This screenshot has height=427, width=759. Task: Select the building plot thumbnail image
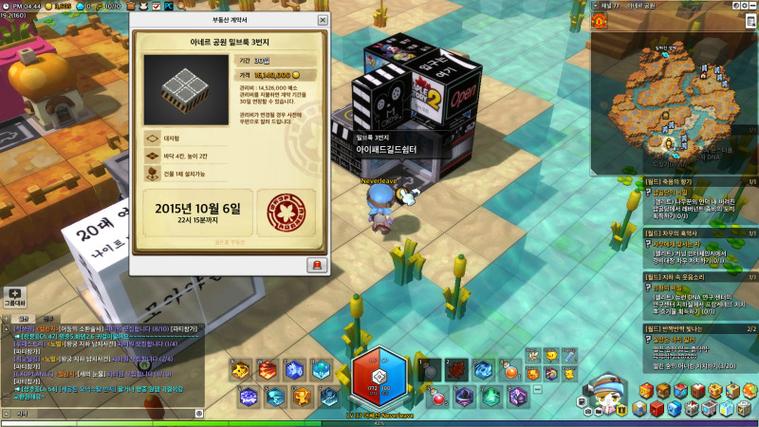click(172, 84)
